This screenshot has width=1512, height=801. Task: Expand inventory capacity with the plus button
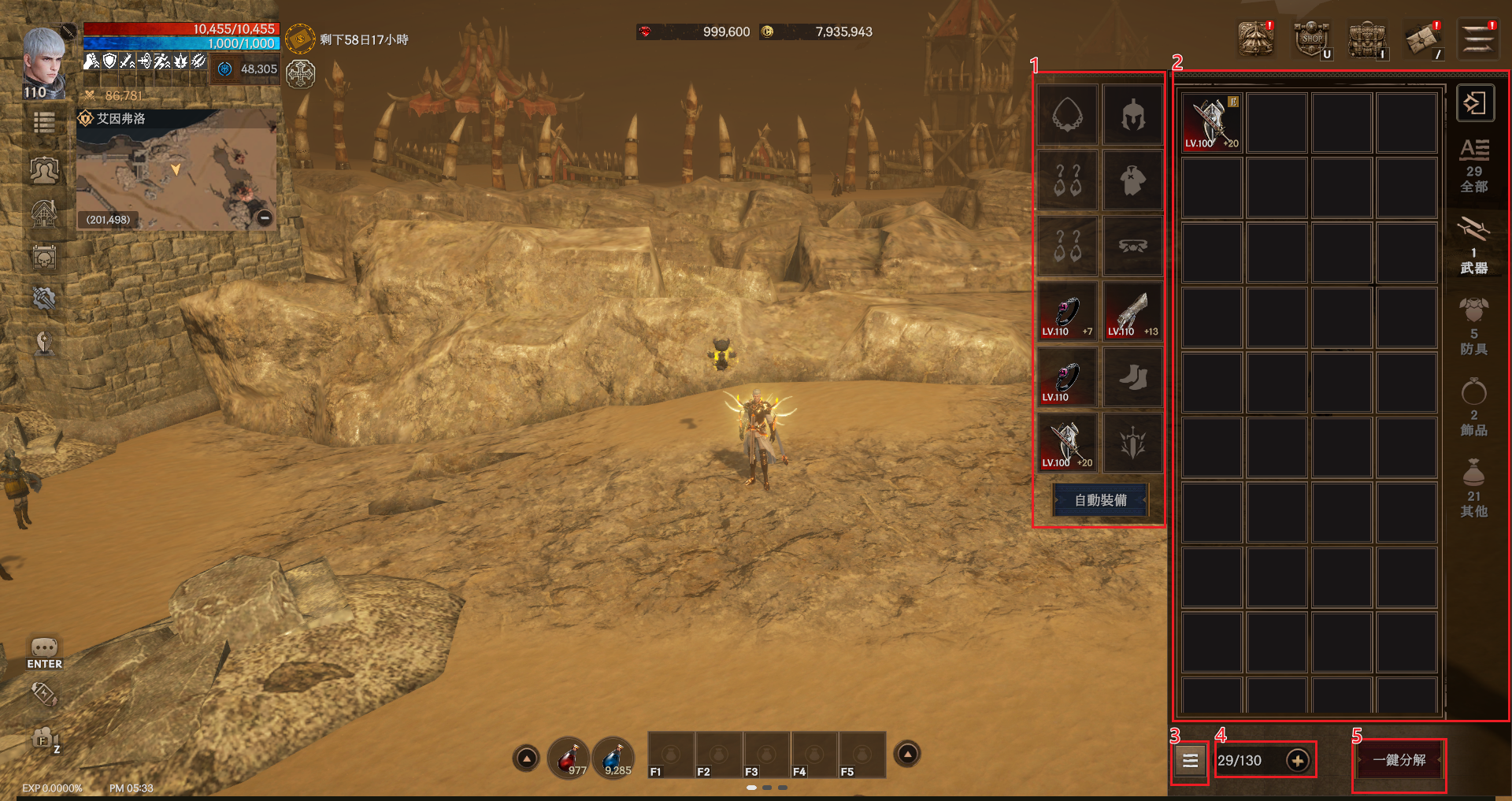coord(1297,760)
